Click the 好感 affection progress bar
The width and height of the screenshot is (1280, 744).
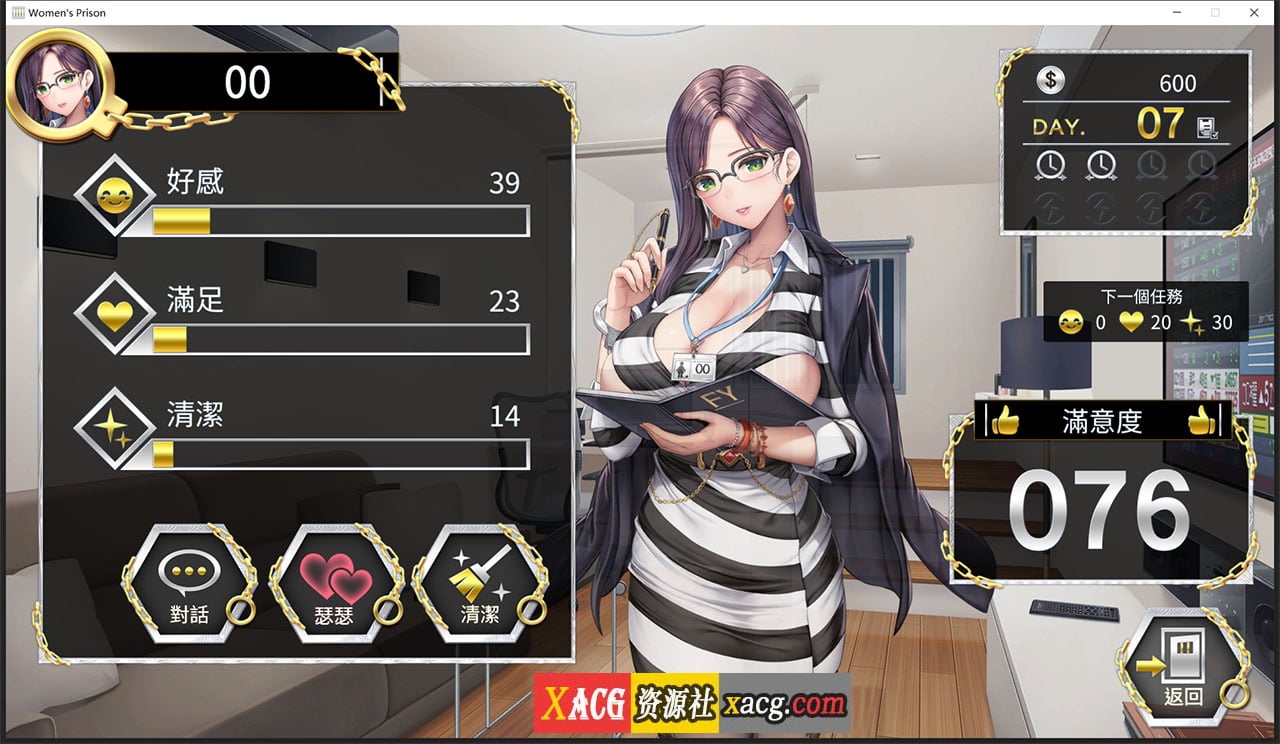pos(340,221)
